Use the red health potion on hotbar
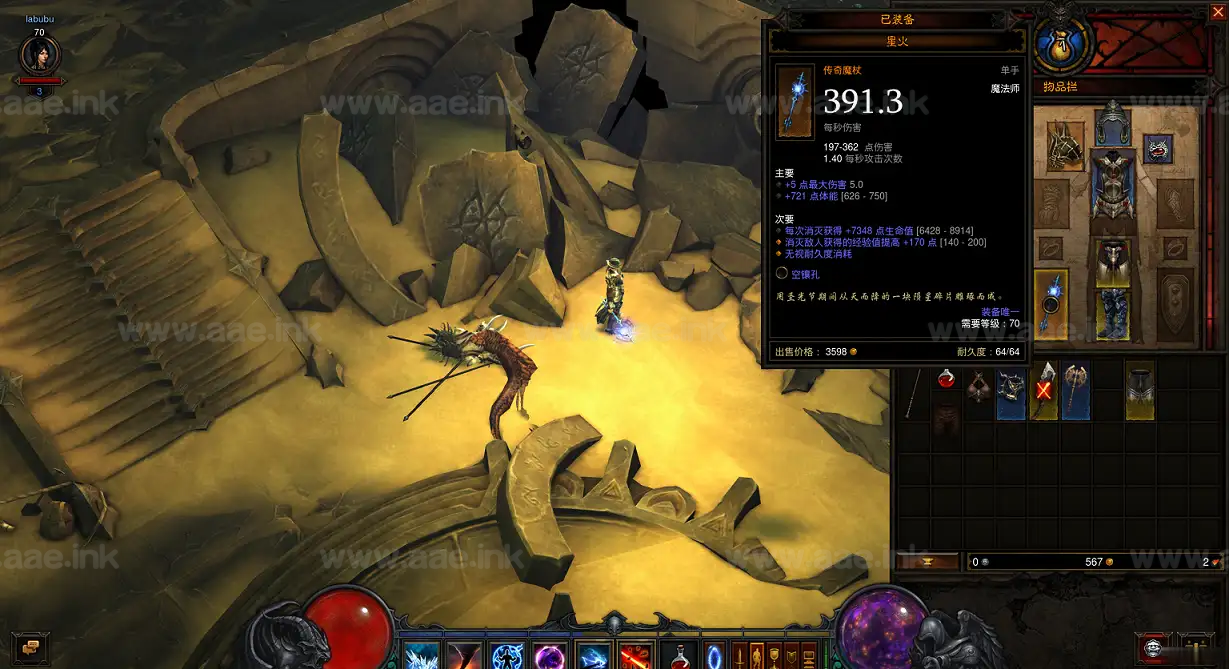Screen dimensions: 1229x669 coord(680,657)
